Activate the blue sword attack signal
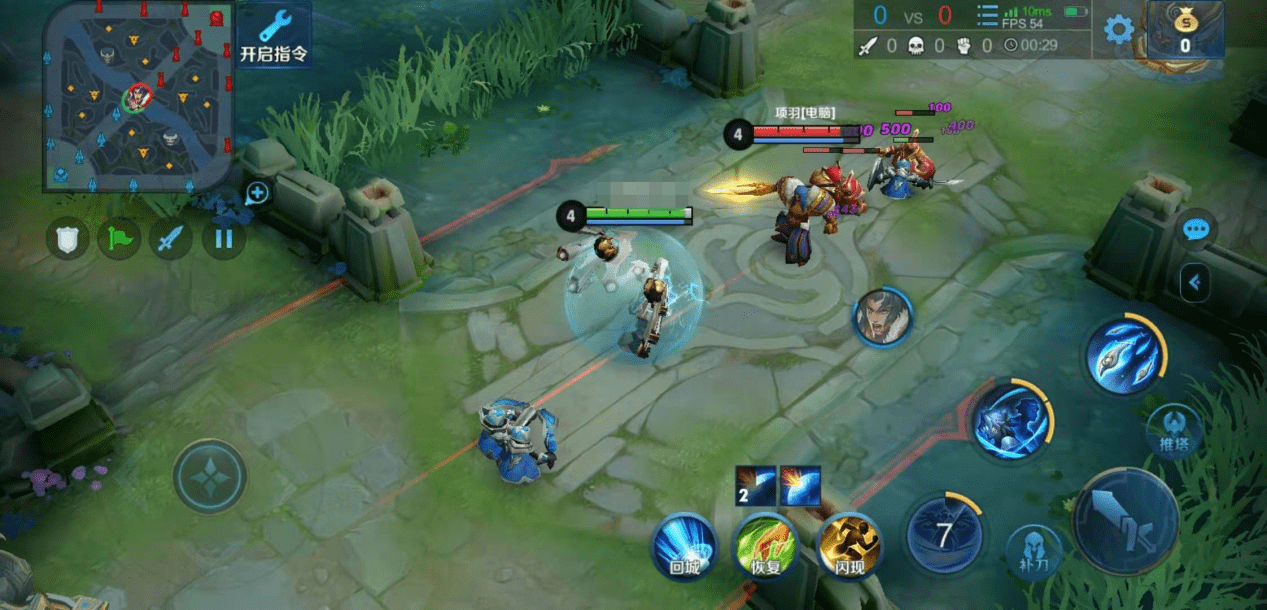The width and height of the screenshot is (1267, 610). click(x=172, y=239)
